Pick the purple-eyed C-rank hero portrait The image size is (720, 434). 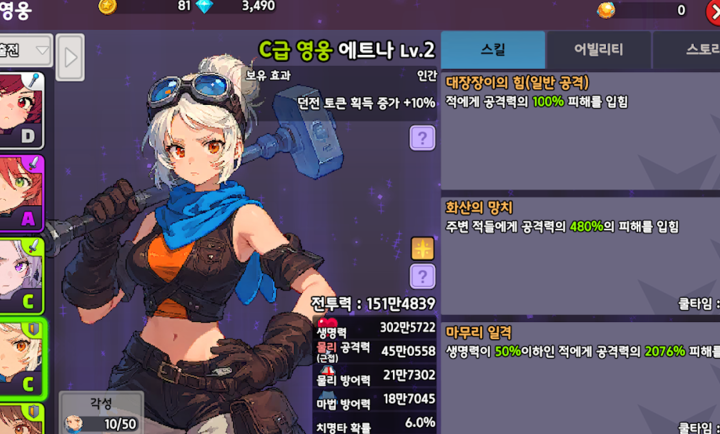point(22,272)
